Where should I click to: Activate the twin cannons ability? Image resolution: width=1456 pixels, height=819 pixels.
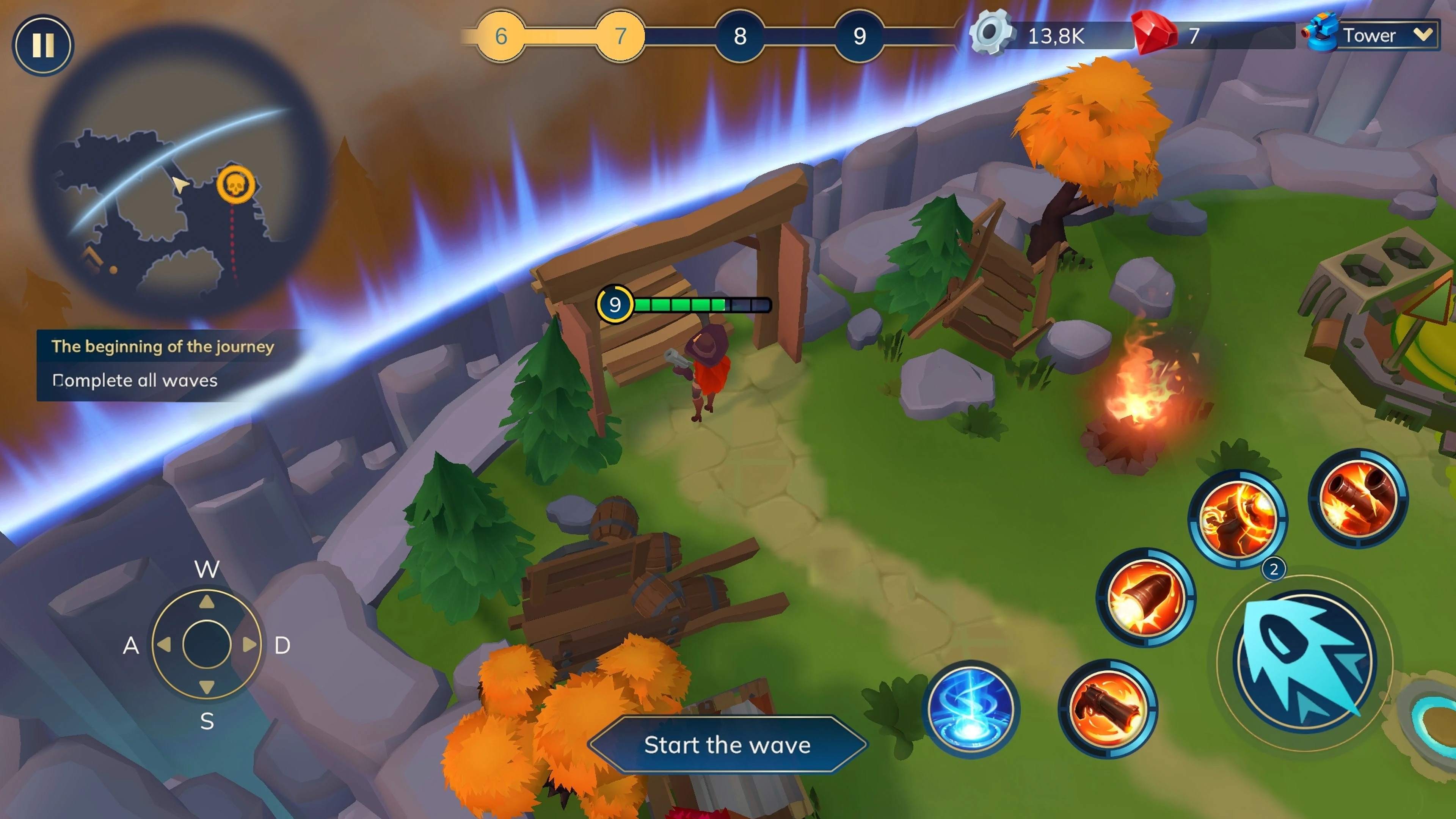1358,498
